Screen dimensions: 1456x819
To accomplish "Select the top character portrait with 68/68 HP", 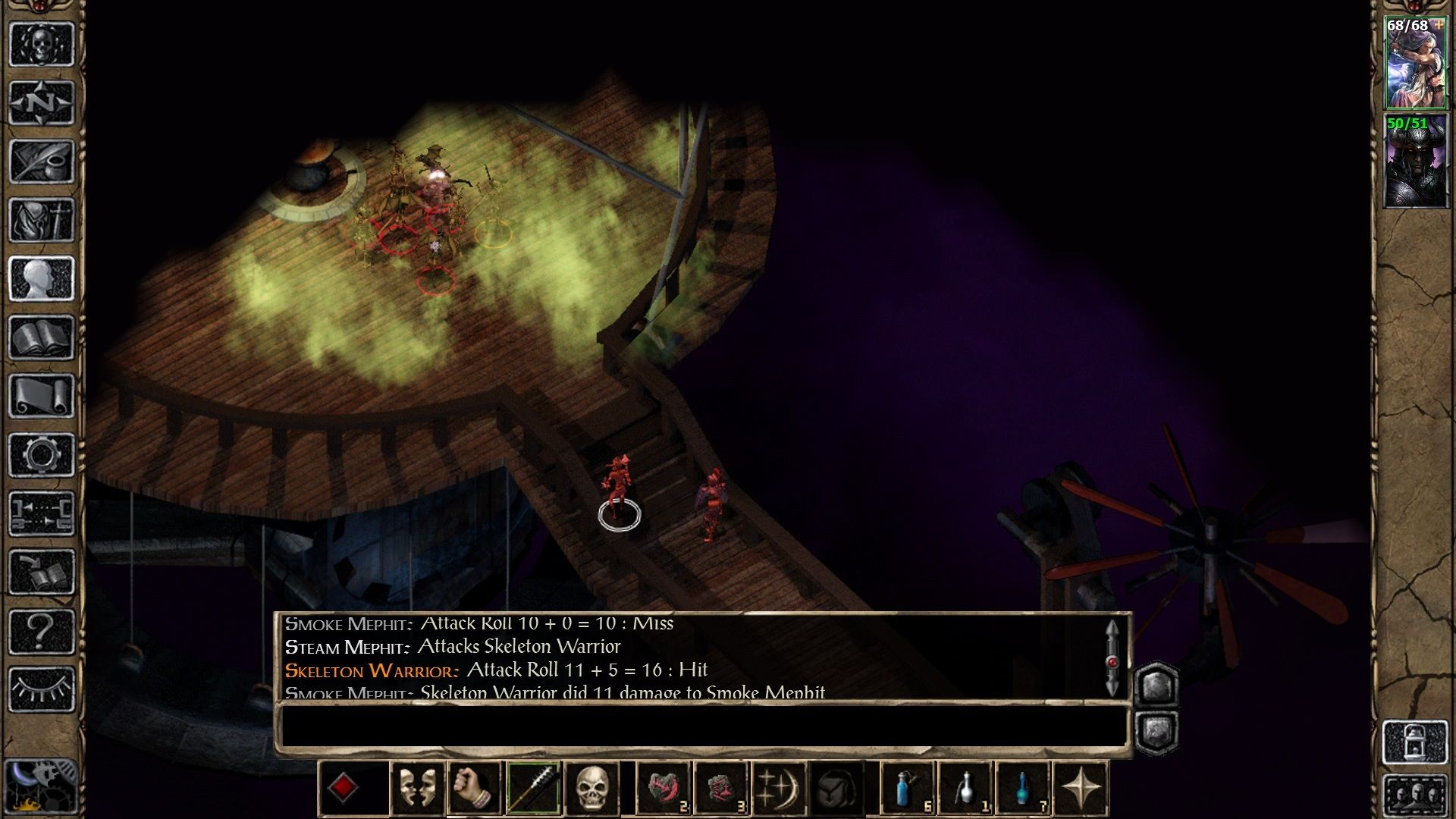I will [1415, 64].
